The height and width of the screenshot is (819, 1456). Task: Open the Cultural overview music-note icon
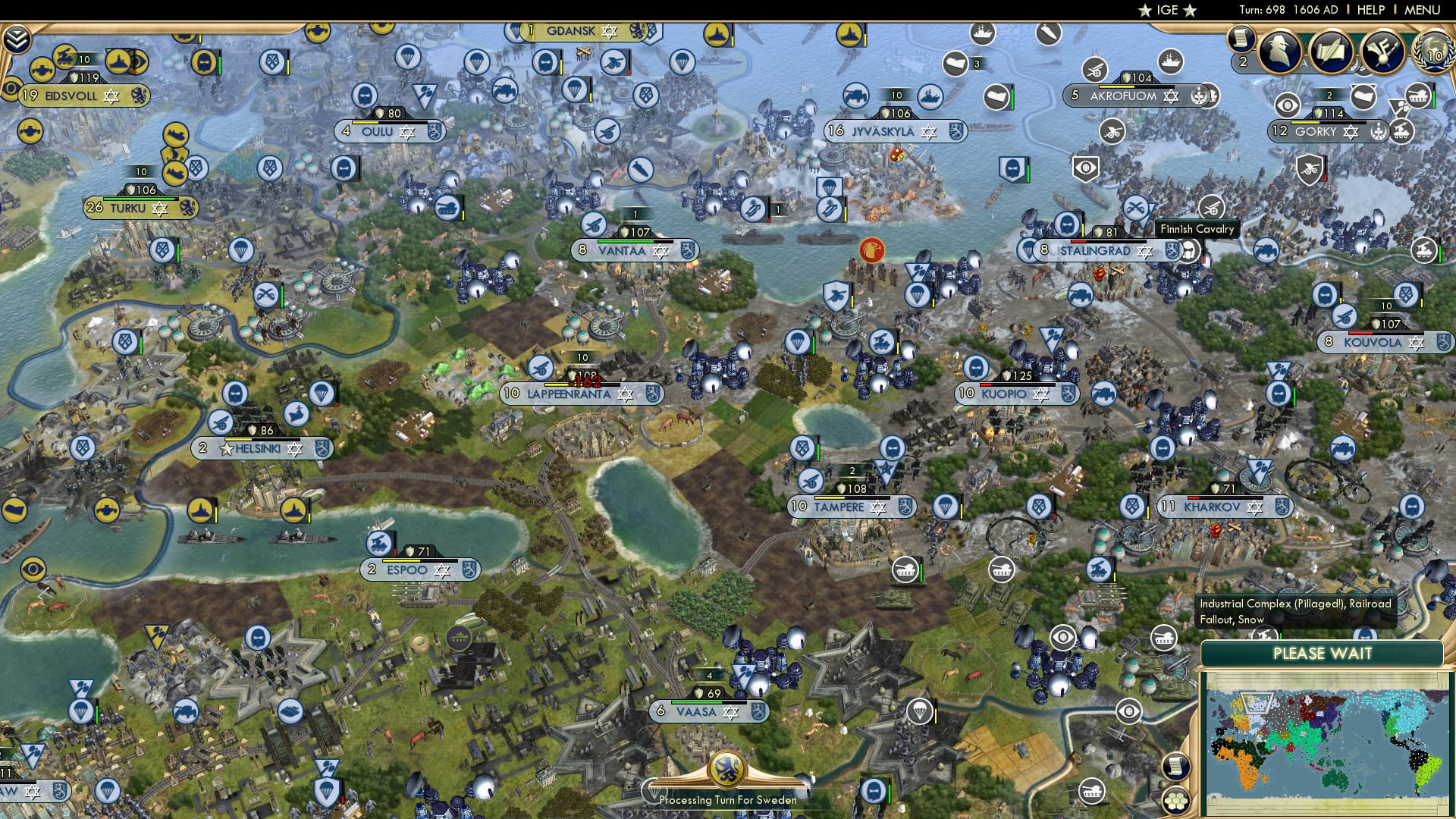tap(1382, 51)
